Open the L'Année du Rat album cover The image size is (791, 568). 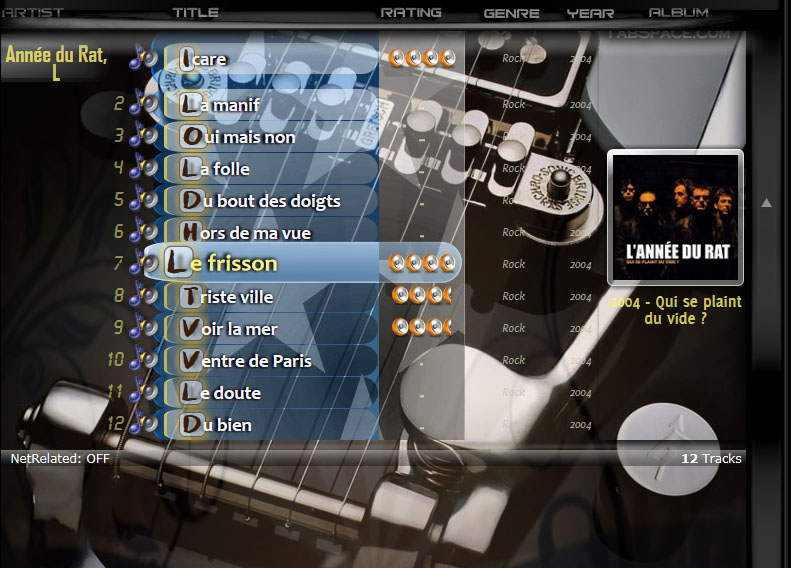[x=675, y=217]
